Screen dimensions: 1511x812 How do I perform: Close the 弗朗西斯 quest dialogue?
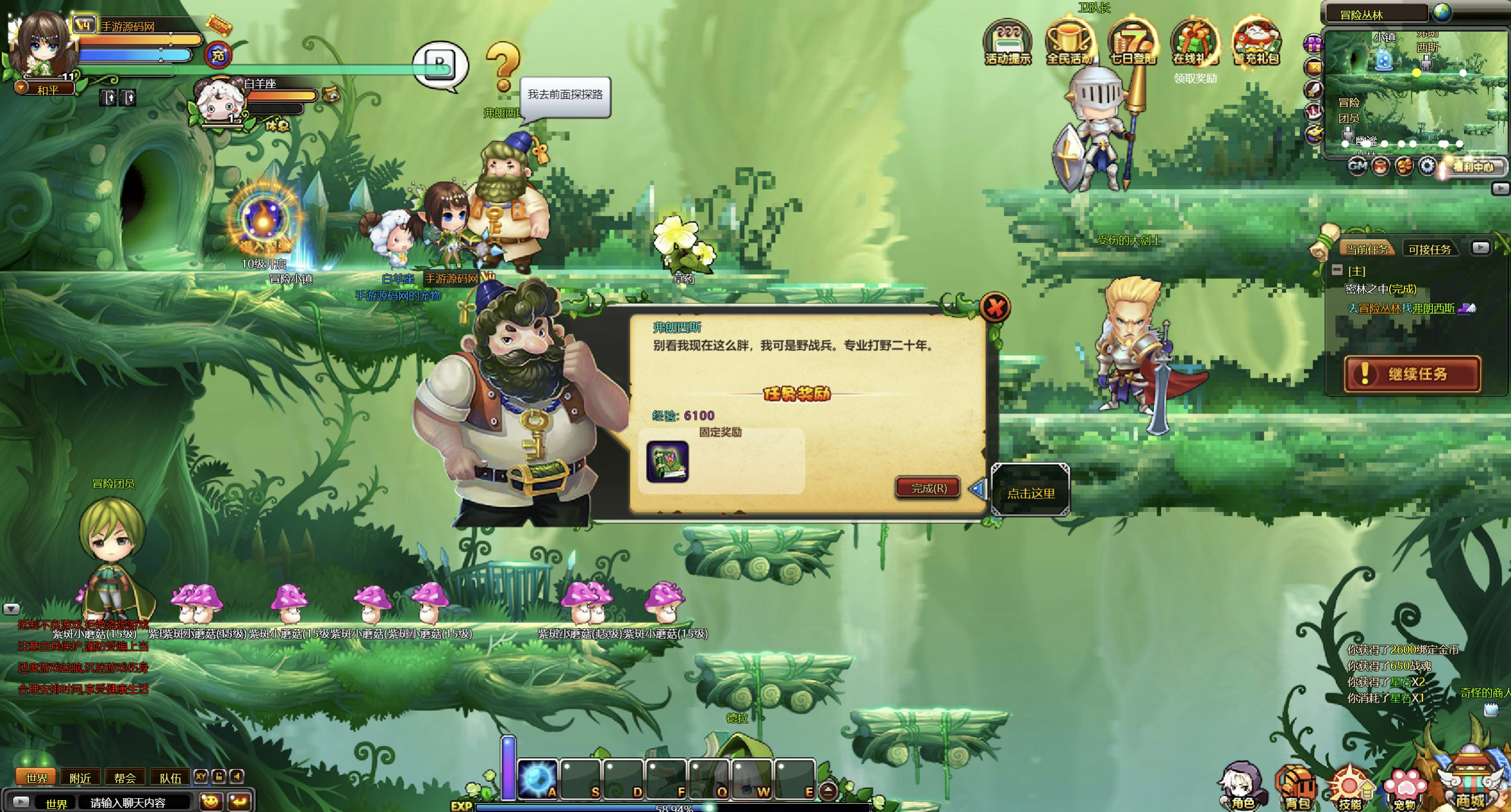[995, 308]
